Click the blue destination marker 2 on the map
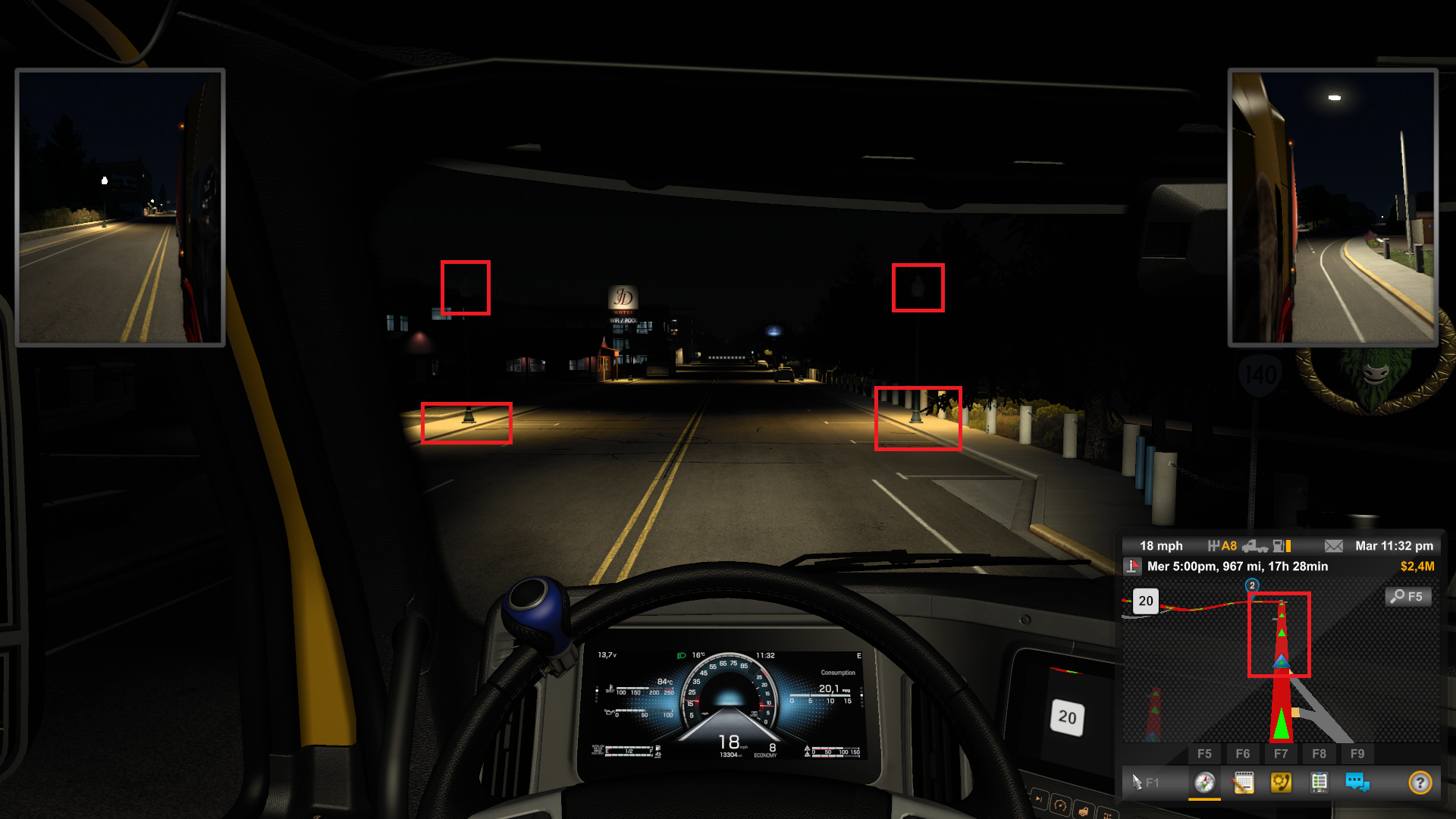1456x819 pixels. pyautogui.click(x=1251, y=585)
